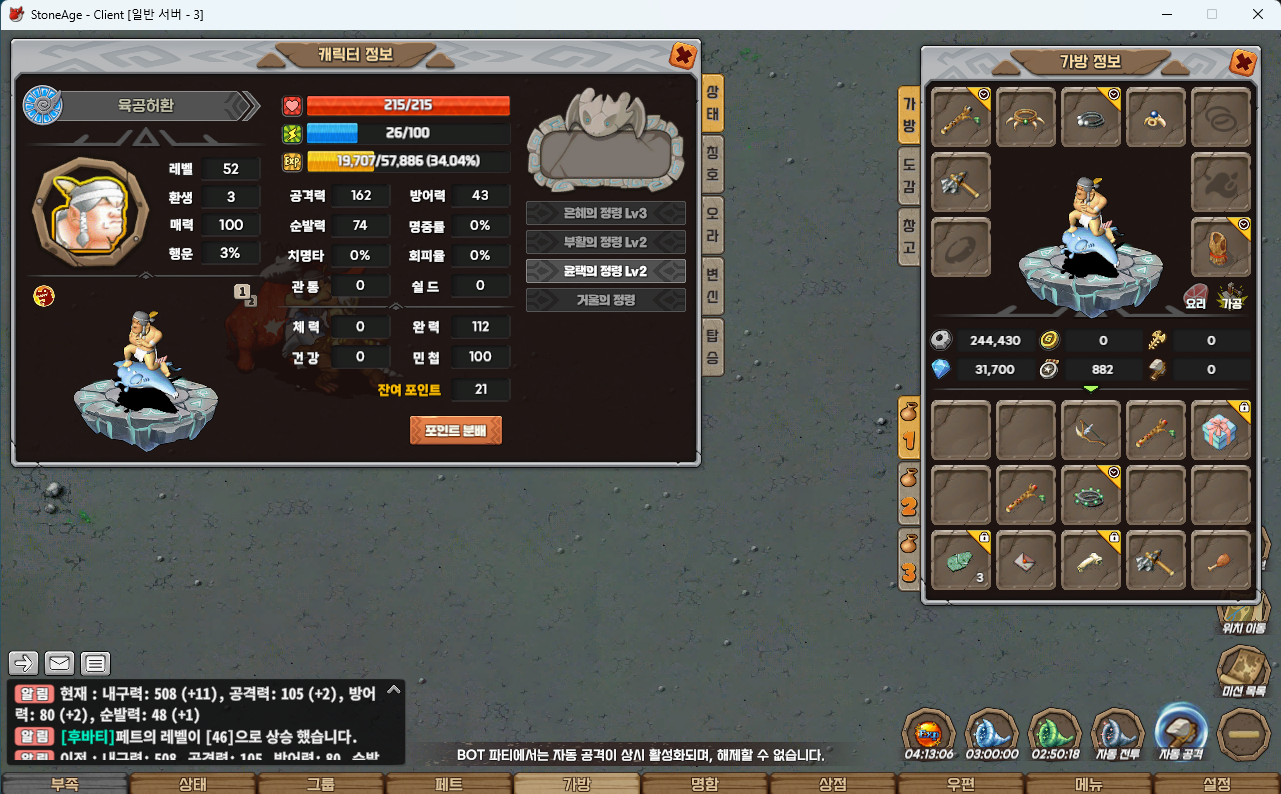Image resolution: width=1281 pixels, height=794 pixels.
Task: Close the 캐릭터 정보 character window
Action: click(x=683, y=56)
